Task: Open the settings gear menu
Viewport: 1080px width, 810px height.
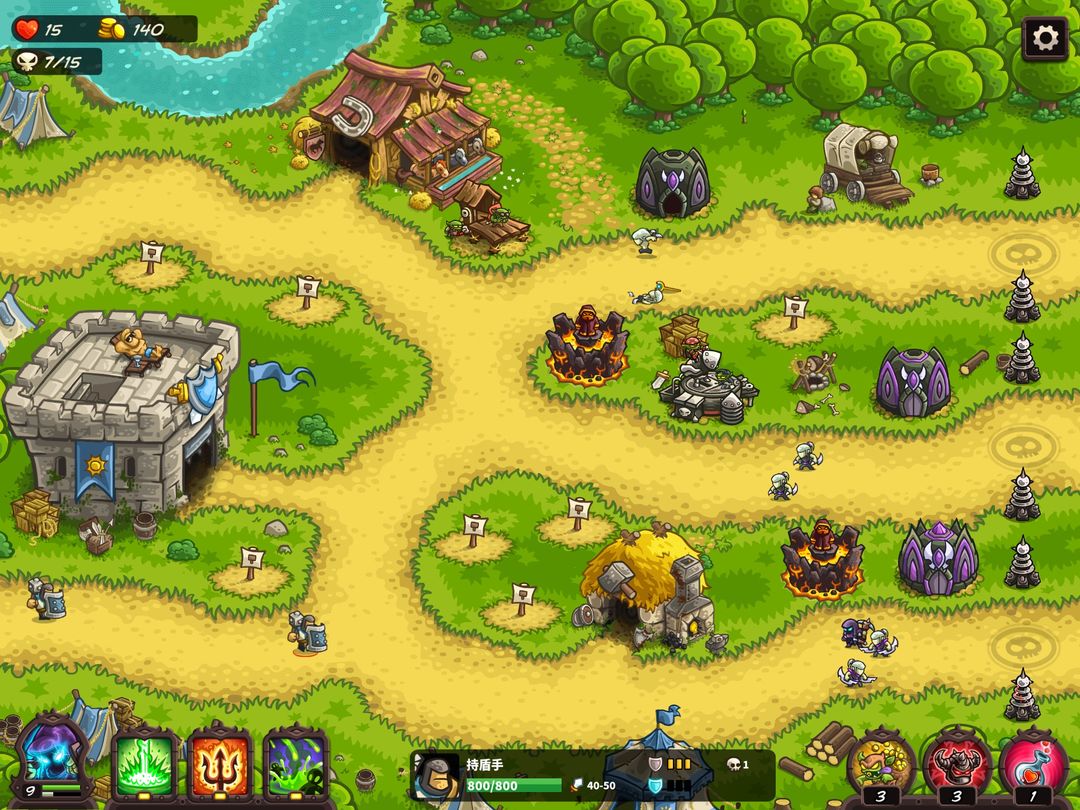Action: 1045,39
